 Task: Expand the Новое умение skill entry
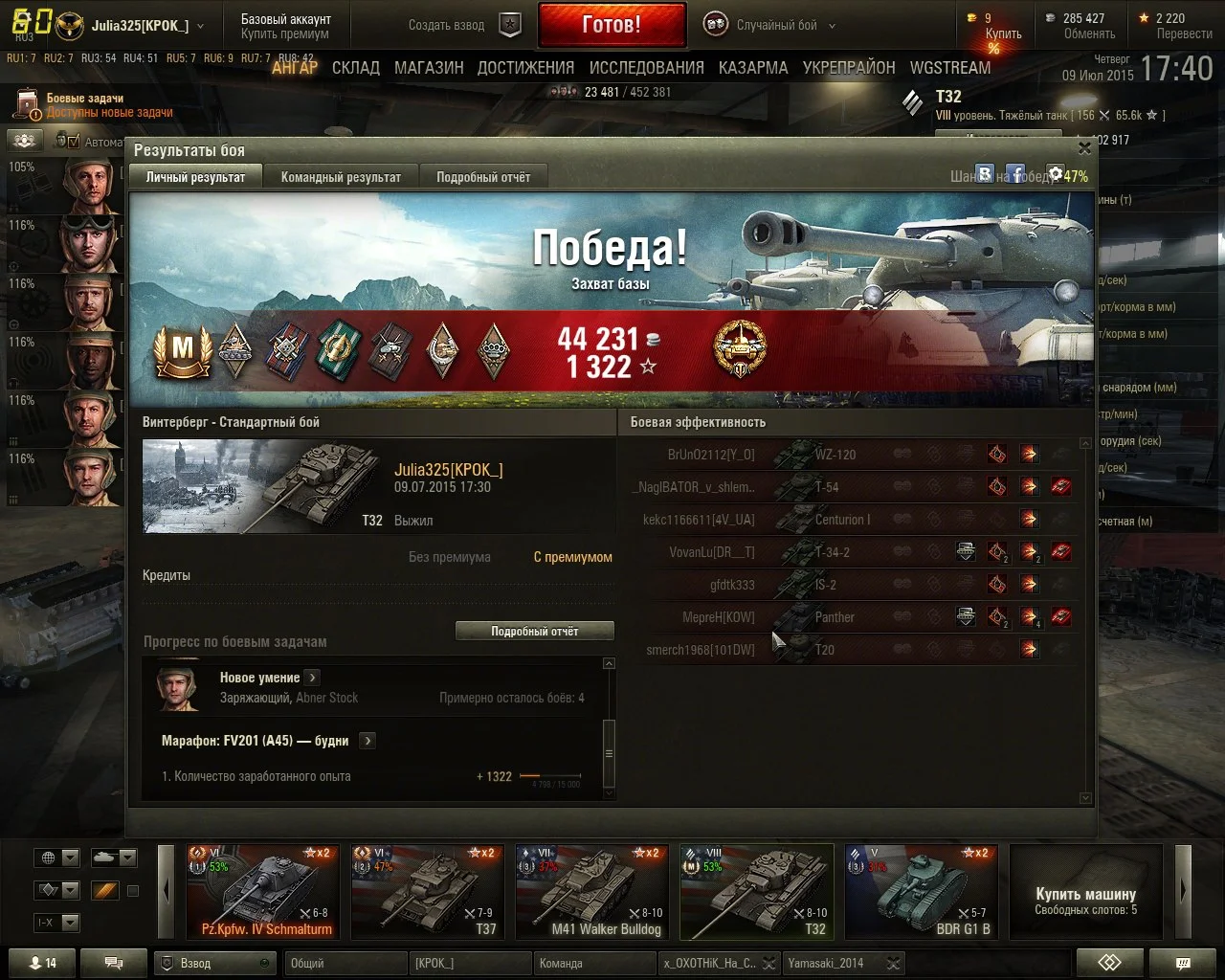312,678
